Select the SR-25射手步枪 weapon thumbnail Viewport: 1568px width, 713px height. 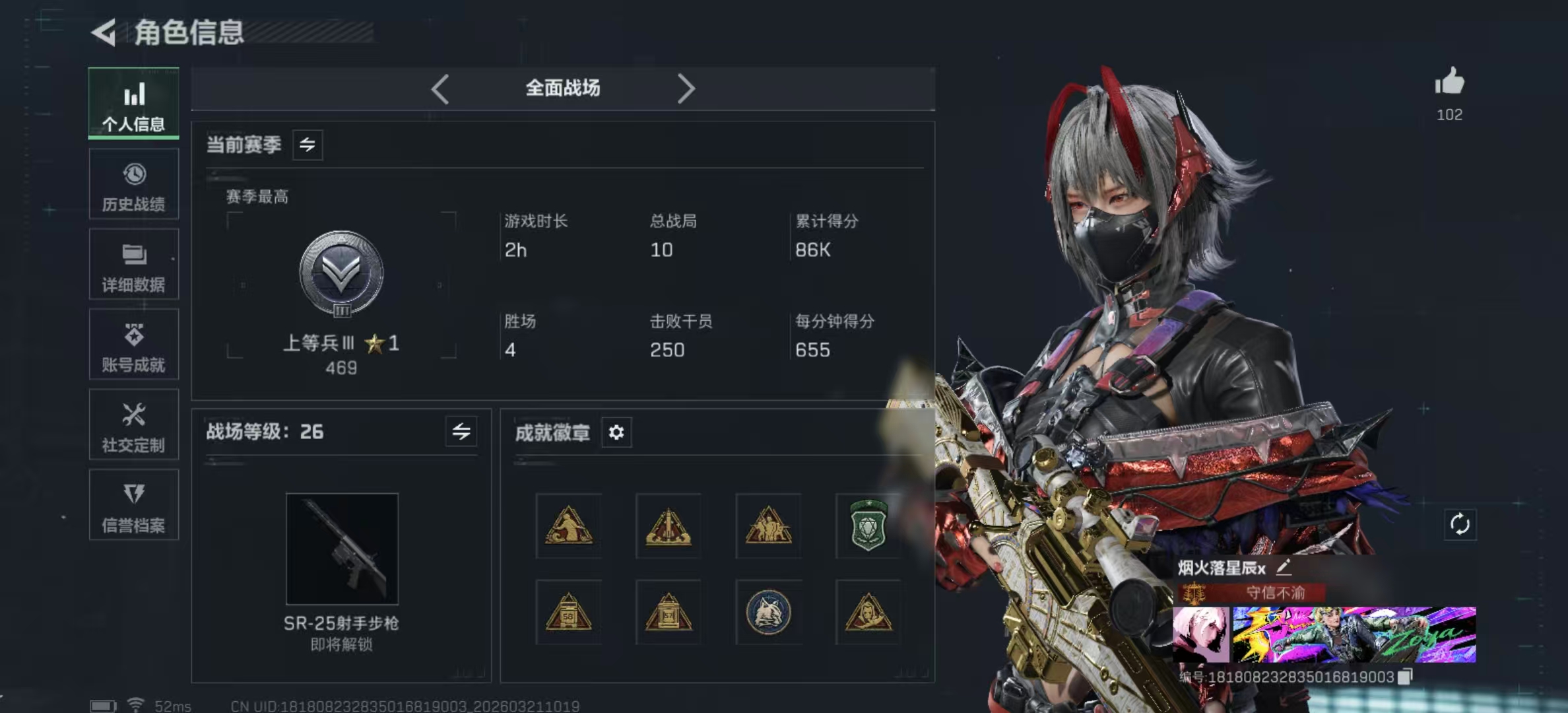[342, 549]
